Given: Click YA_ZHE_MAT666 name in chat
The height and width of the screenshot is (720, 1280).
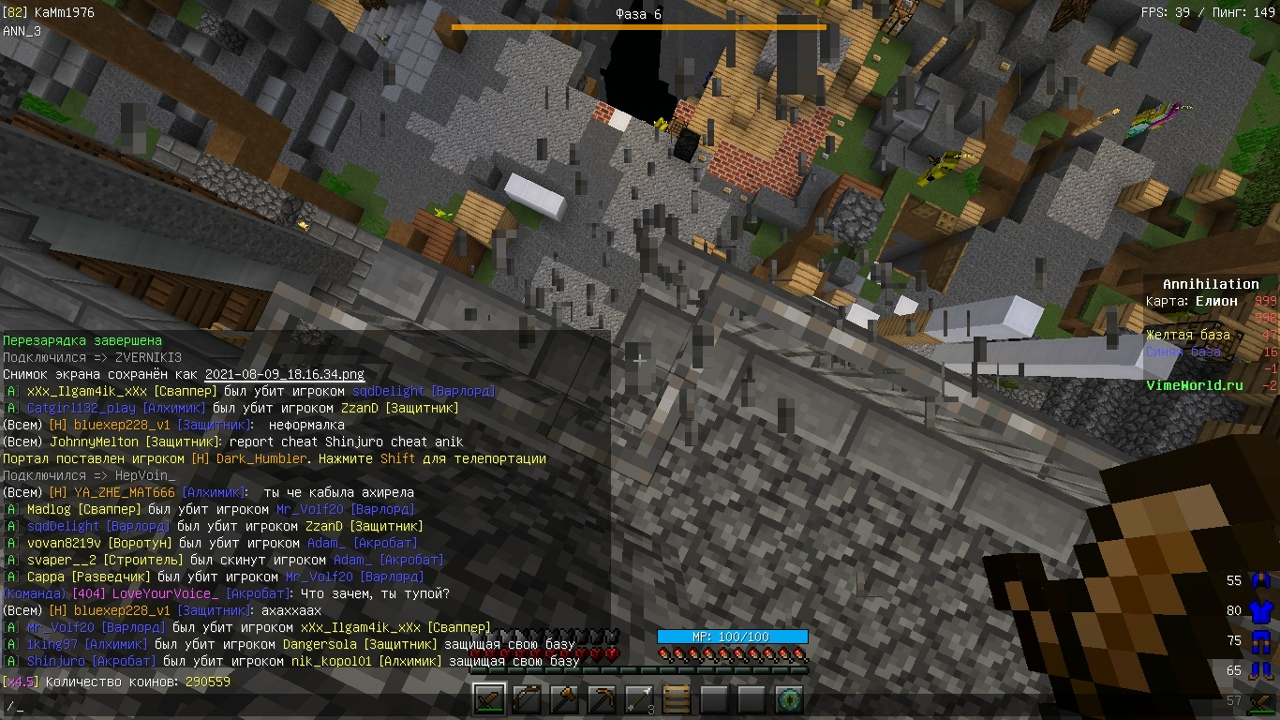Looking at the screenshot, I should (124, 493).
